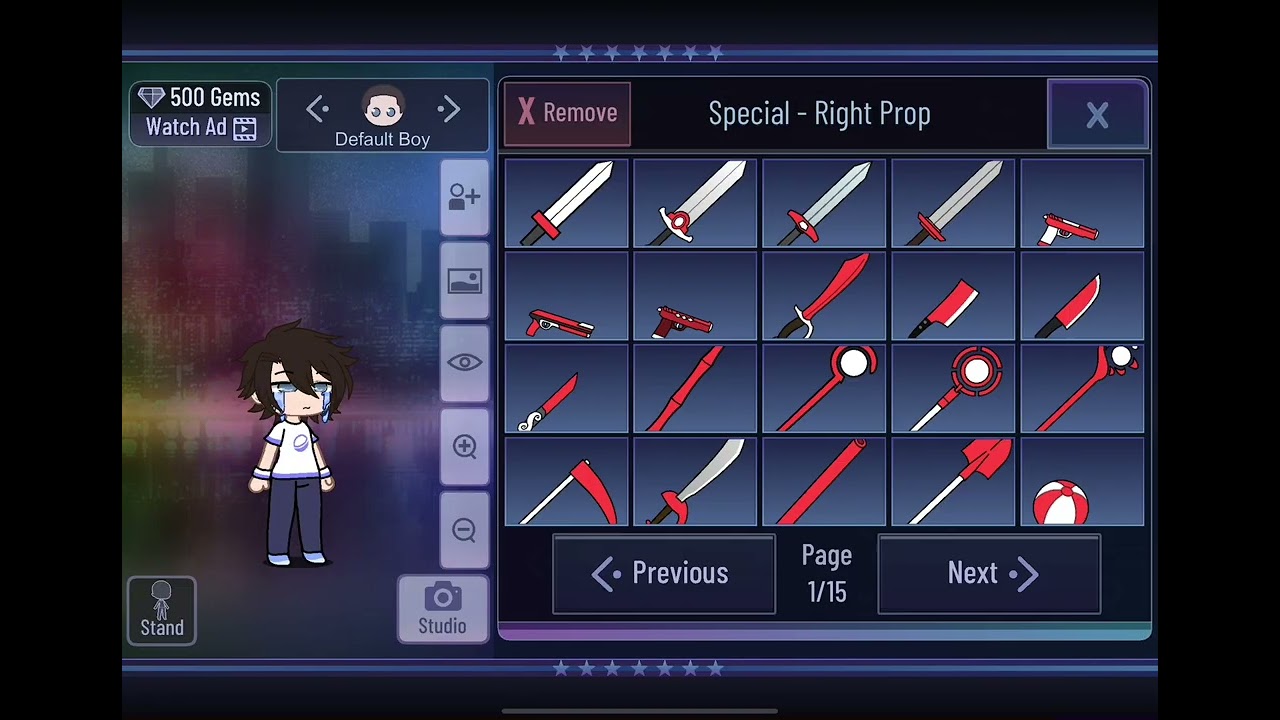Toggle the eye visibility button

point(464,363)
